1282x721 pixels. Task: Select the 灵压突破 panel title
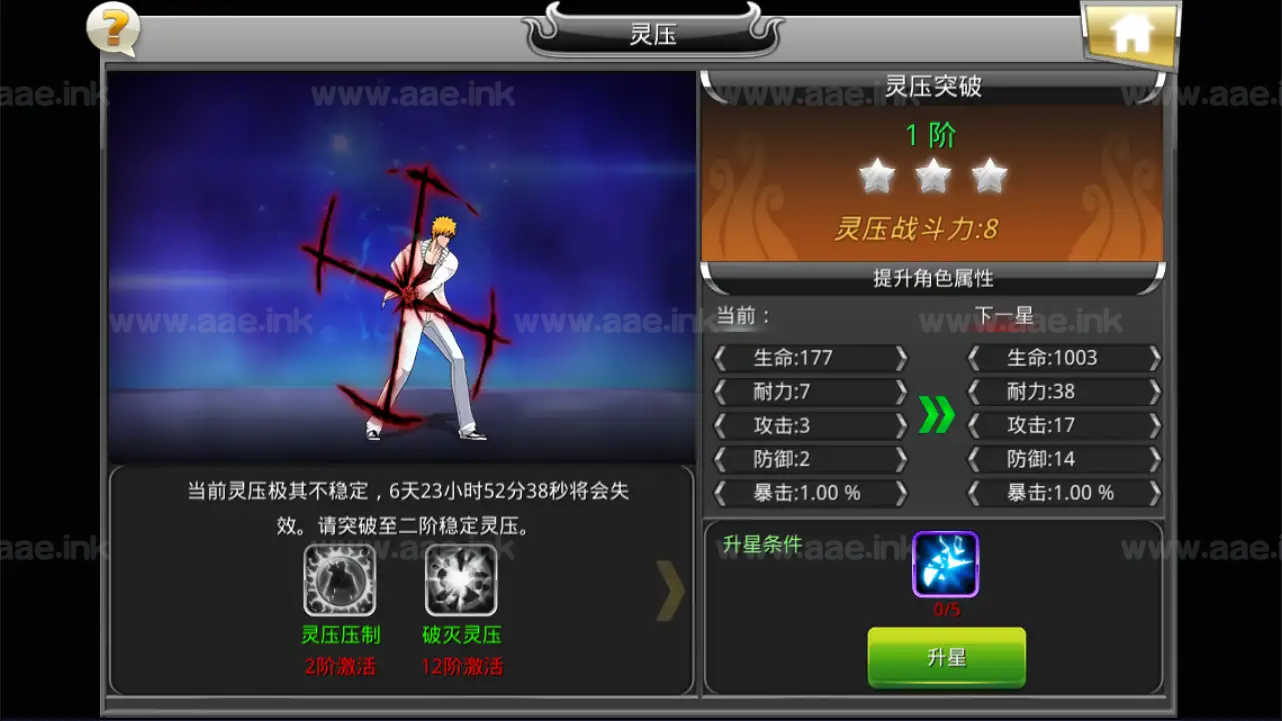[x=935, y=86]
